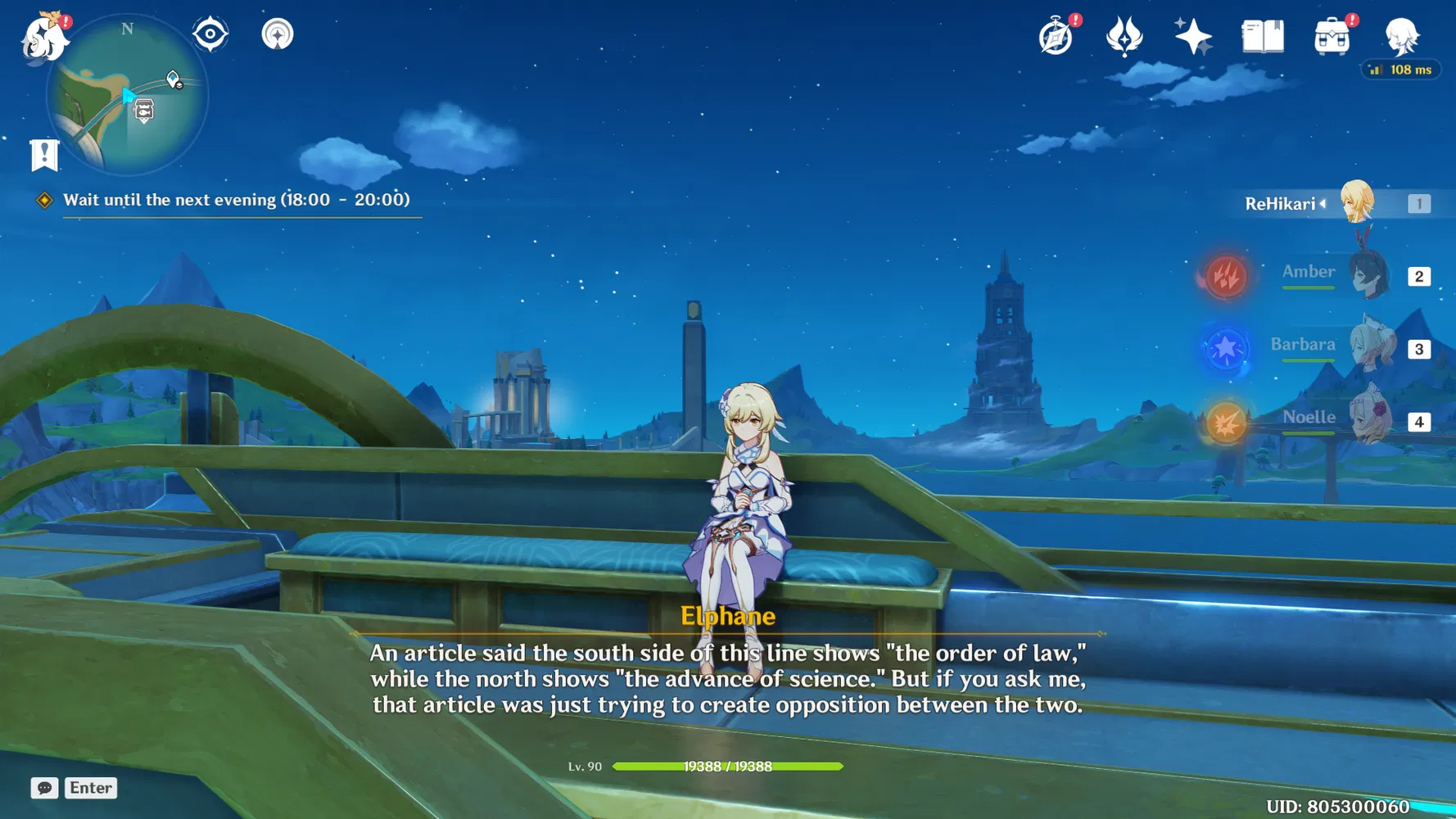This screenshot has width=1456, height=819.
Task: Open the Character screen icon
Action: tap(1401, 37)
